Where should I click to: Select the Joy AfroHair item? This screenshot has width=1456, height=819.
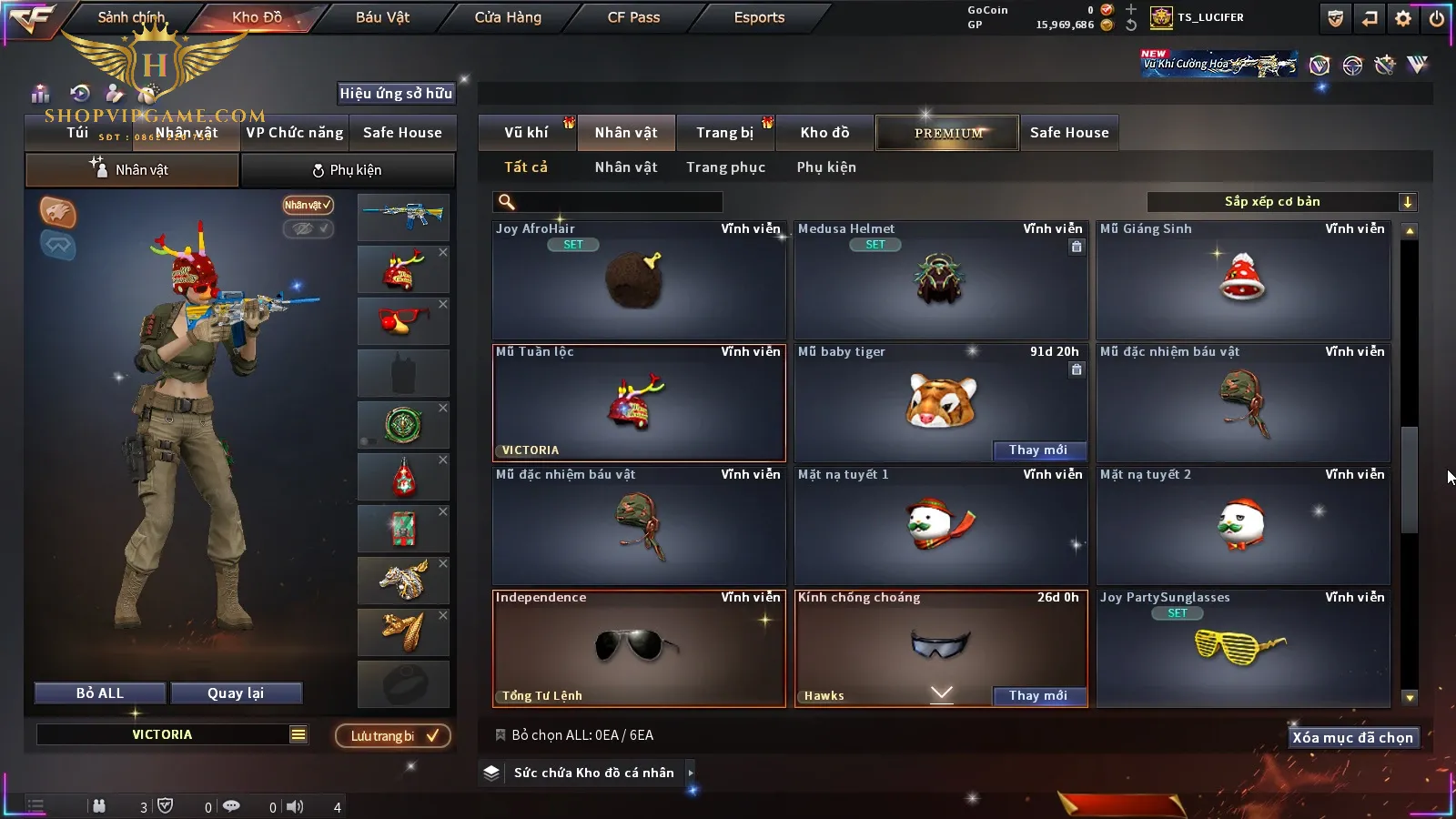pos(639,282)
